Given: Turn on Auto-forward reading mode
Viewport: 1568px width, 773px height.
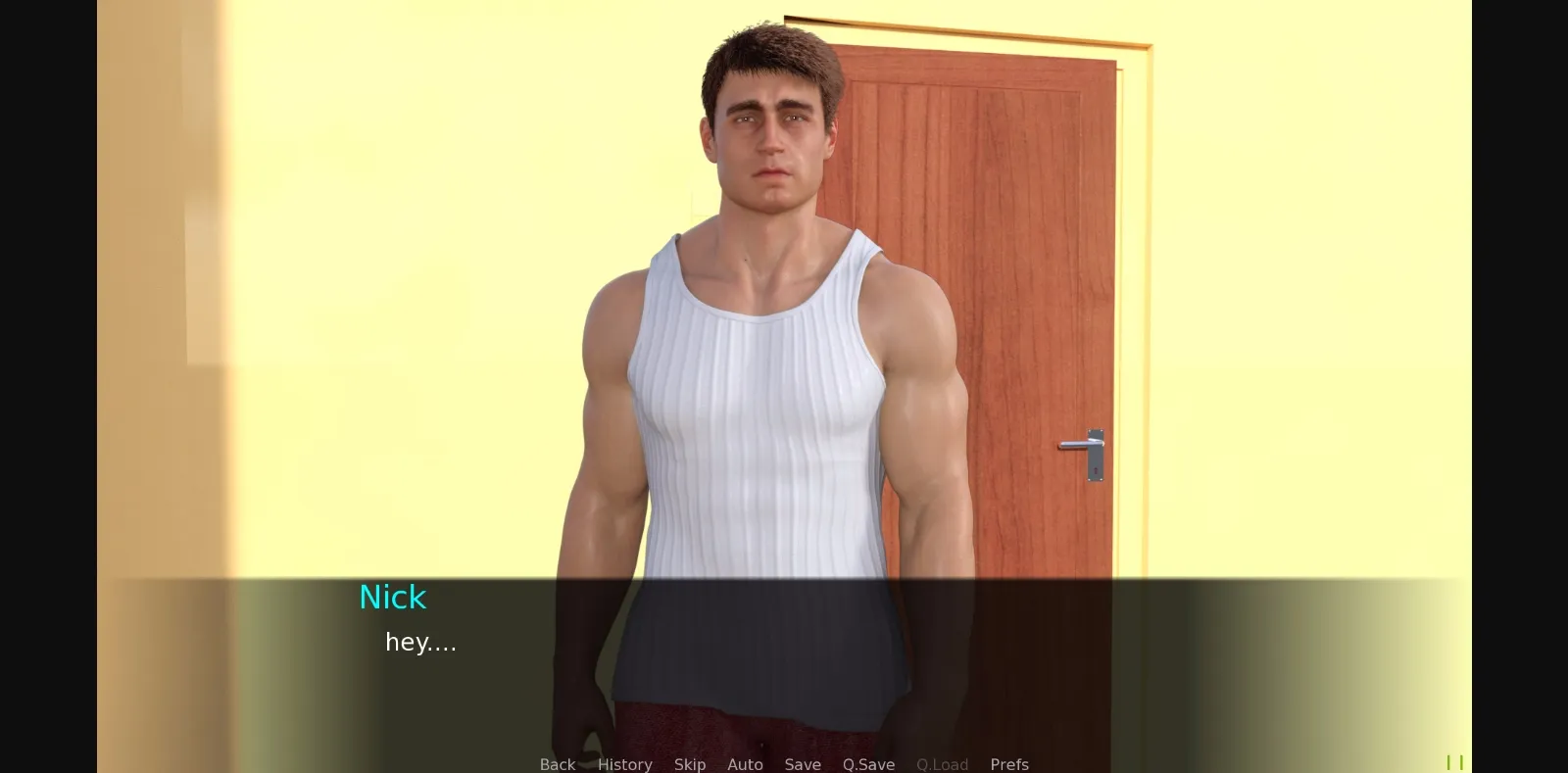Looking at the screenshot, I should click(x=745, y=764).
